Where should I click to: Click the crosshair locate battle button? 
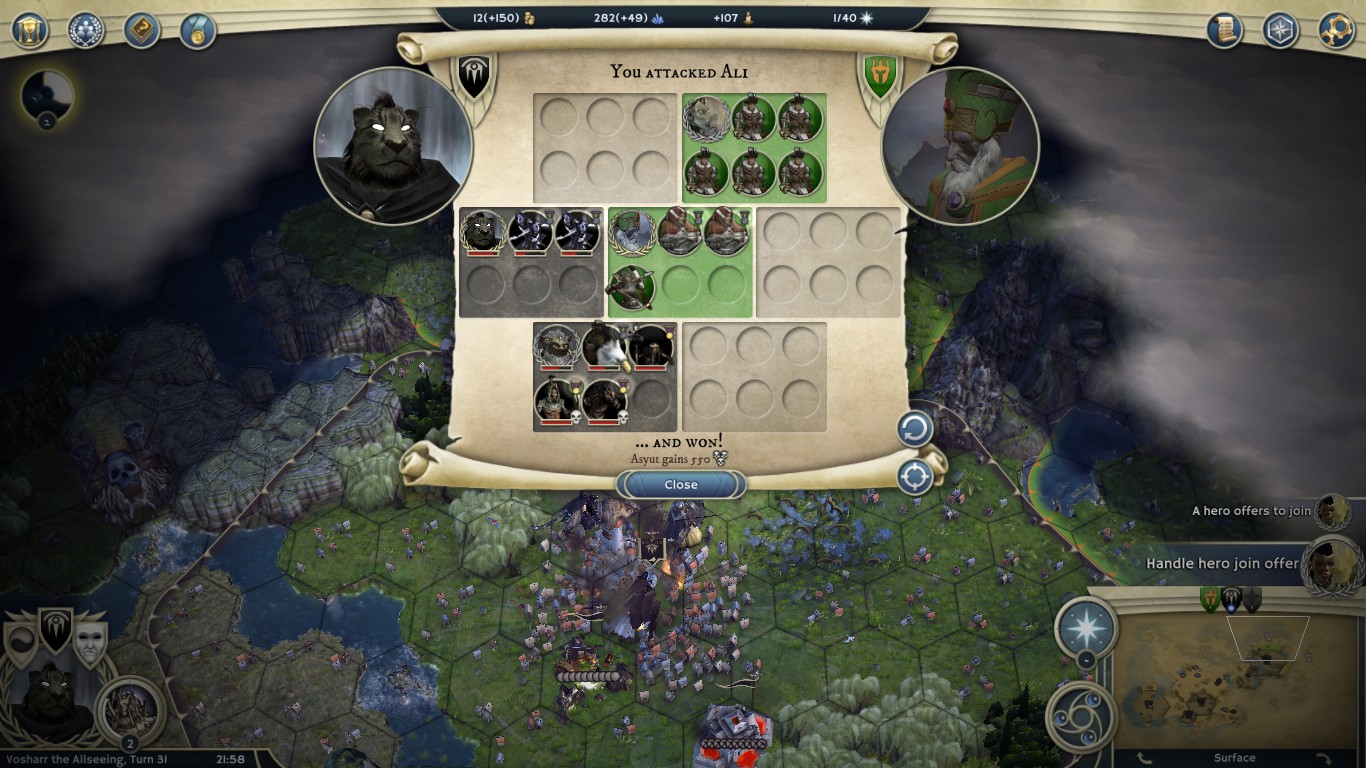tap(915, 477)
